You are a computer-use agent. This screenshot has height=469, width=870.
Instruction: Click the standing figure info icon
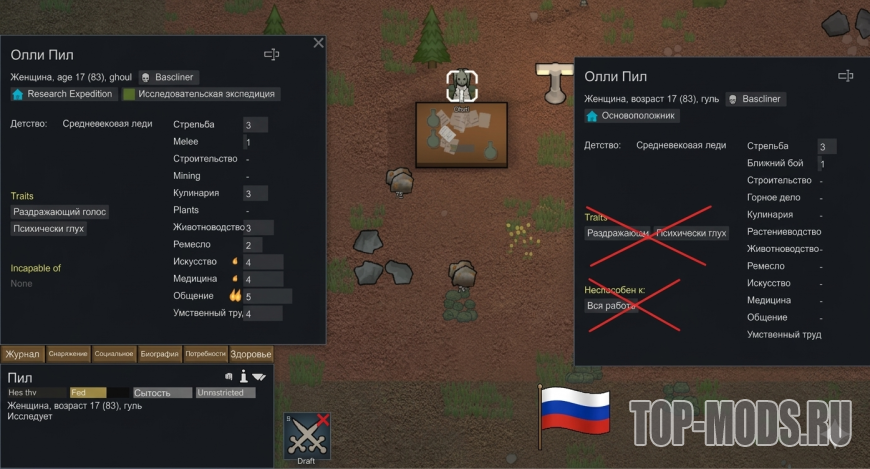coord(242,377)
